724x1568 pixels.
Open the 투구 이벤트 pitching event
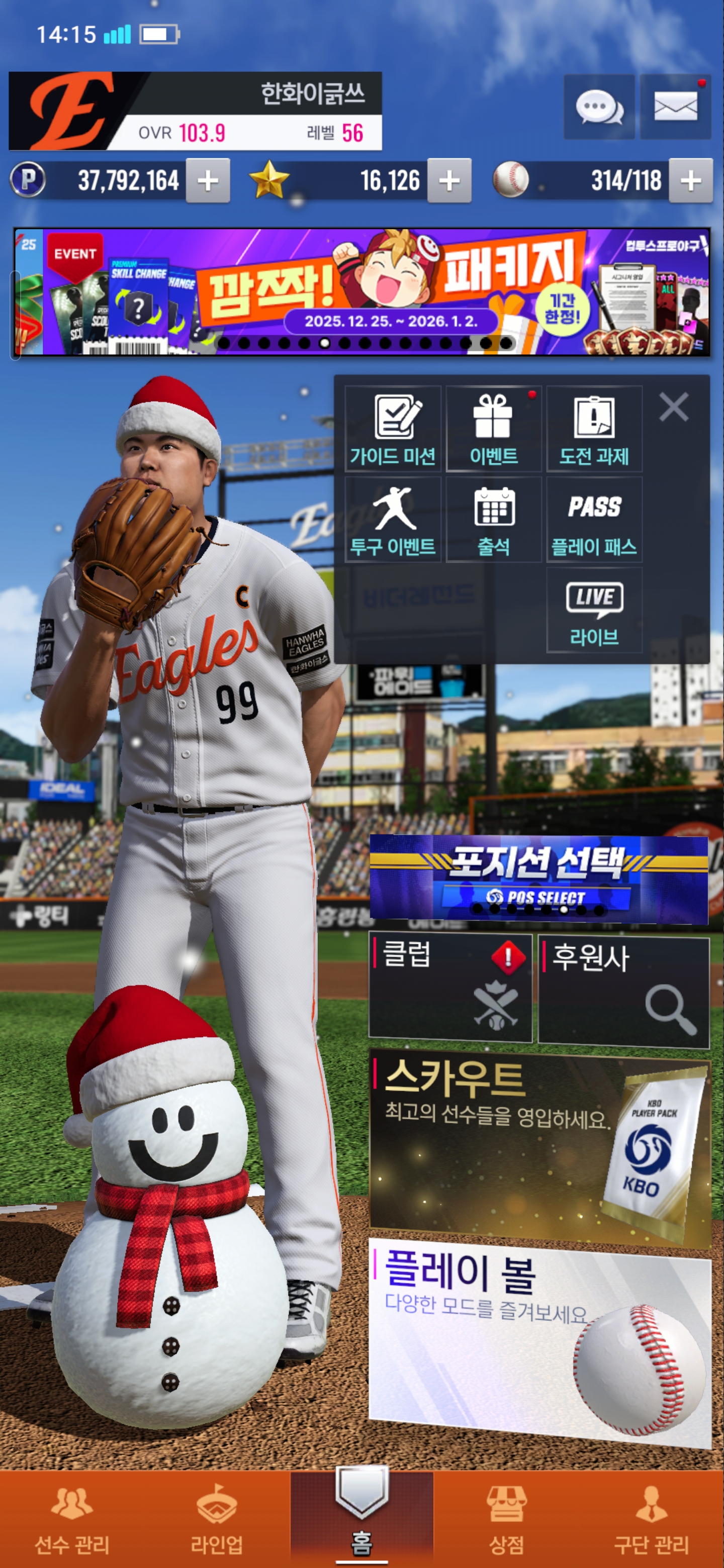click(393, 520)
